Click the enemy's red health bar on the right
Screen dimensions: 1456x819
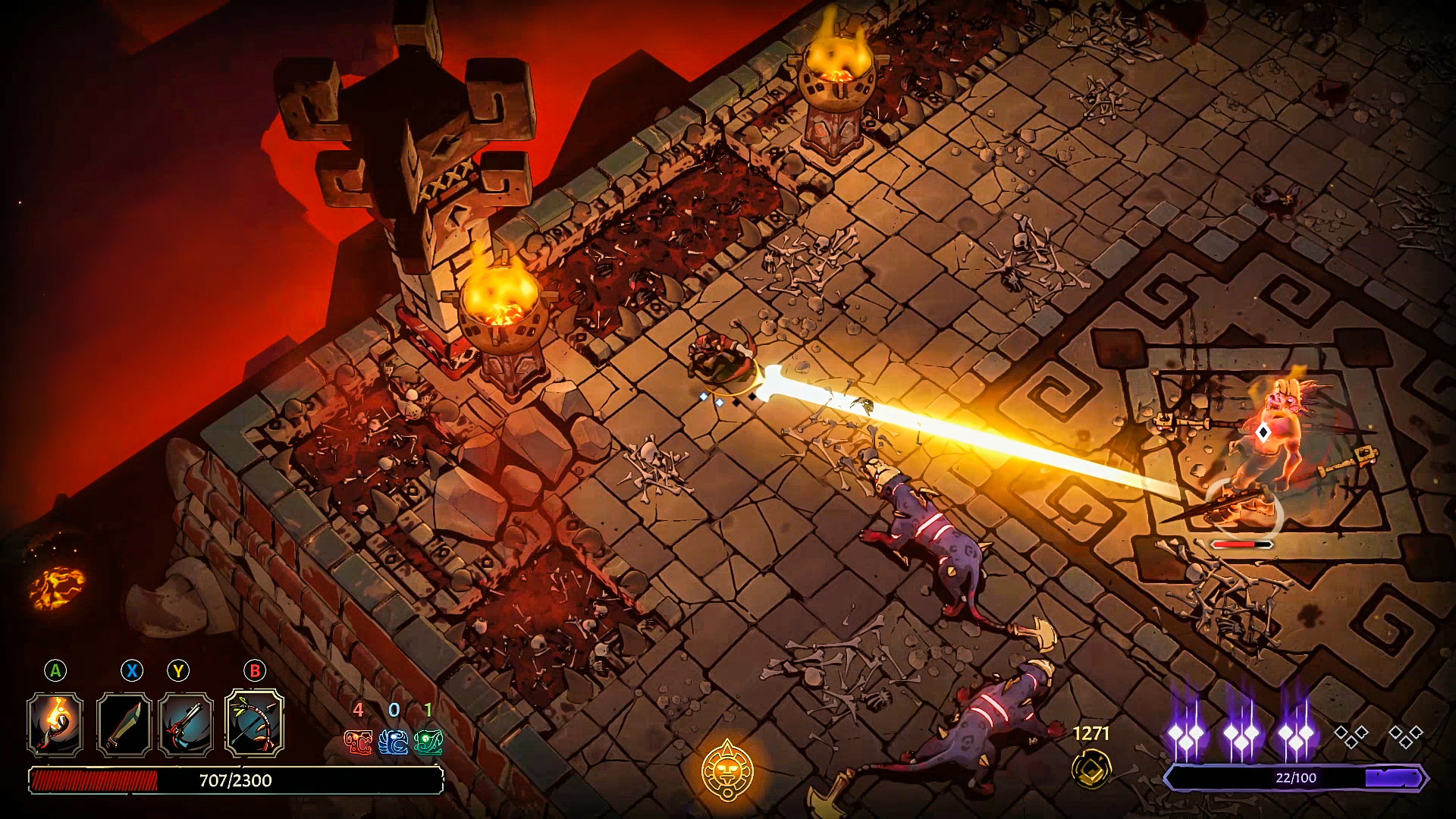click(1241, 543)
